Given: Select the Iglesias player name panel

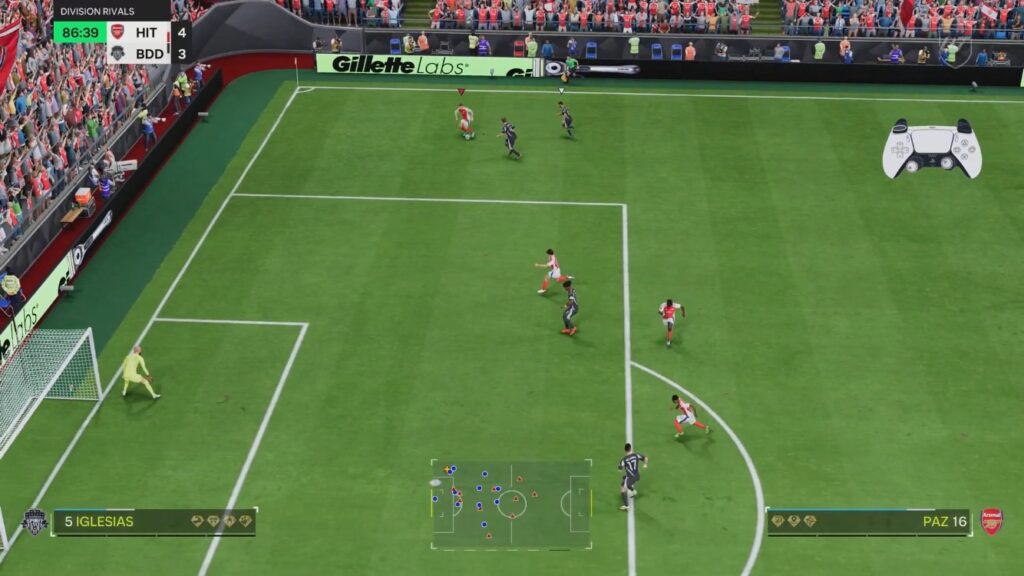Looking at the screenshot, I should (x=154, y=522).
